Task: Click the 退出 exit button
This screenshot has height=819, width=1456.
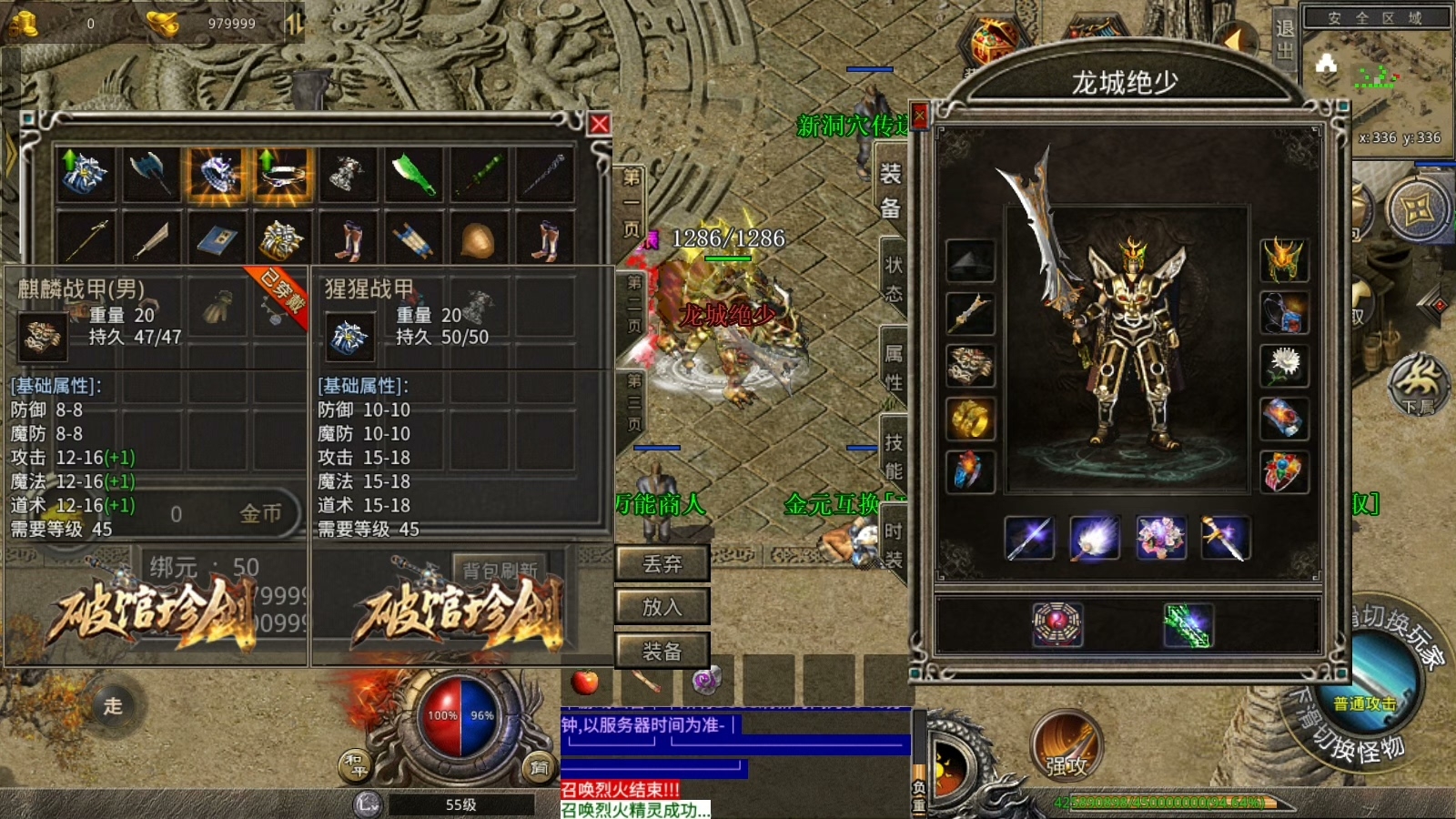Action: coord(1284,39)
